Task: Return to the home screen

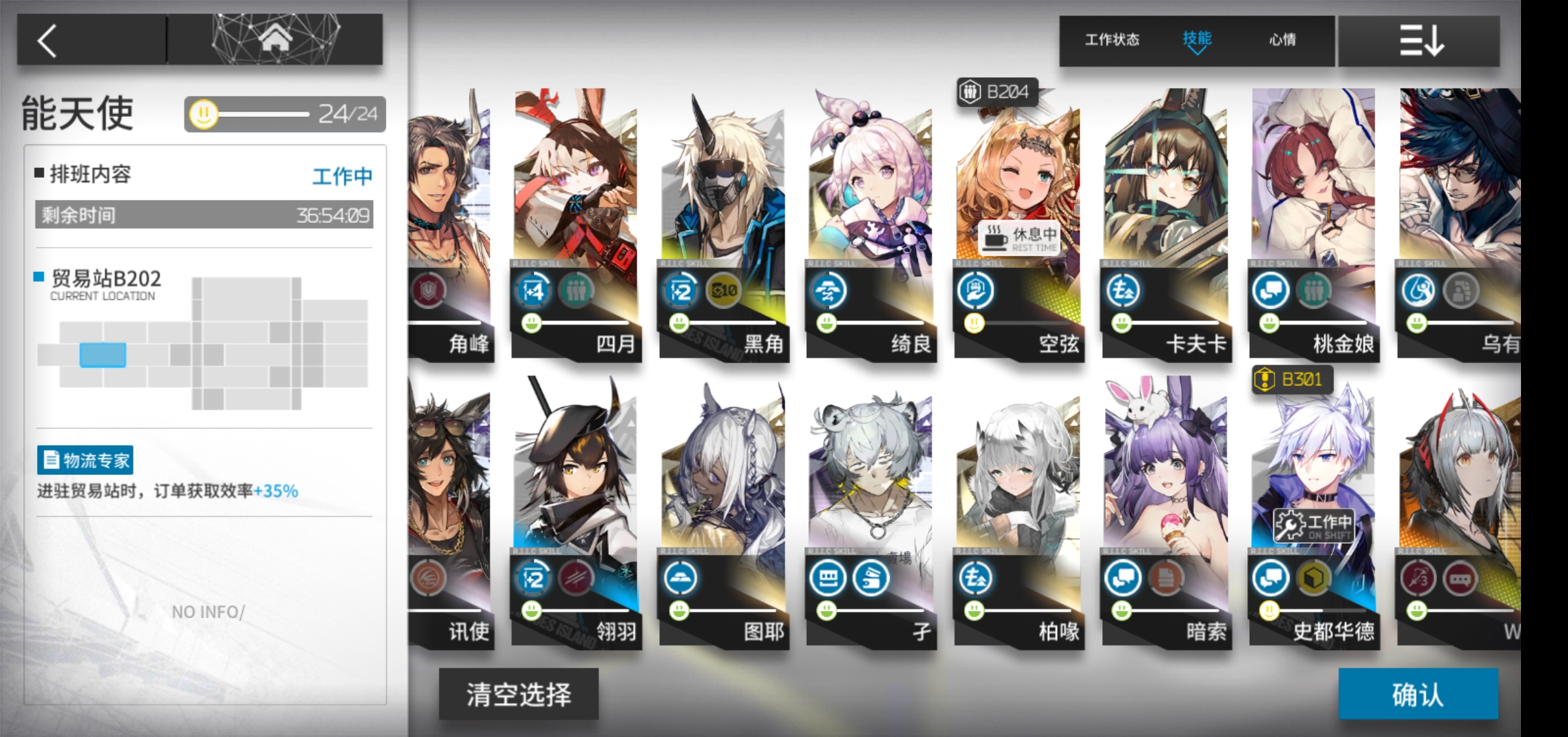Action: click(x=275, y=39)
